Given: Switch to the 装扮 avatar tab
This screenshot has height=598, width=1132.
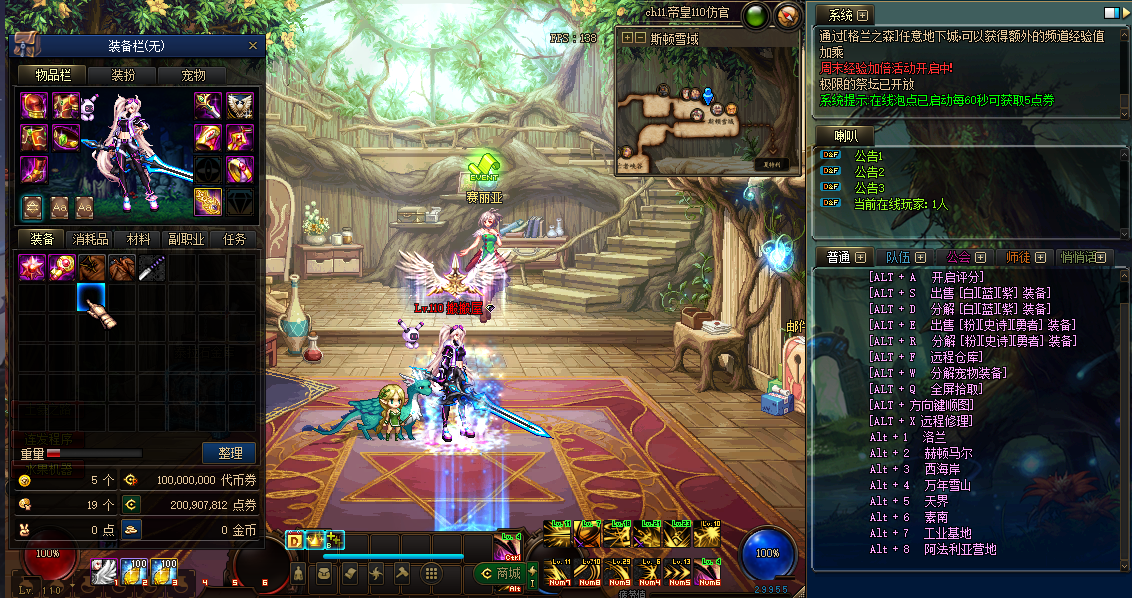Looking at the screenshot, I should 123,75.
